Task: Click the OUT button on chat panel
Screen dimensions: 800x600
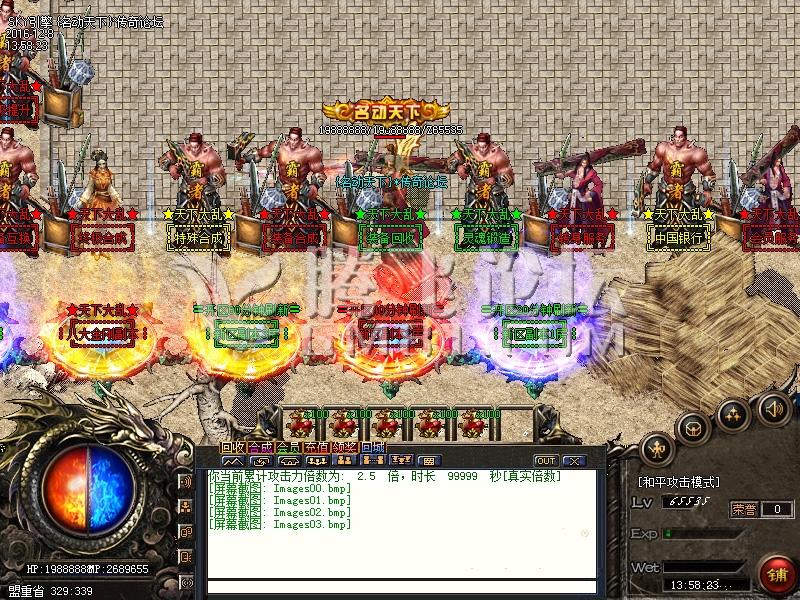Action: (x=546, y=461)
